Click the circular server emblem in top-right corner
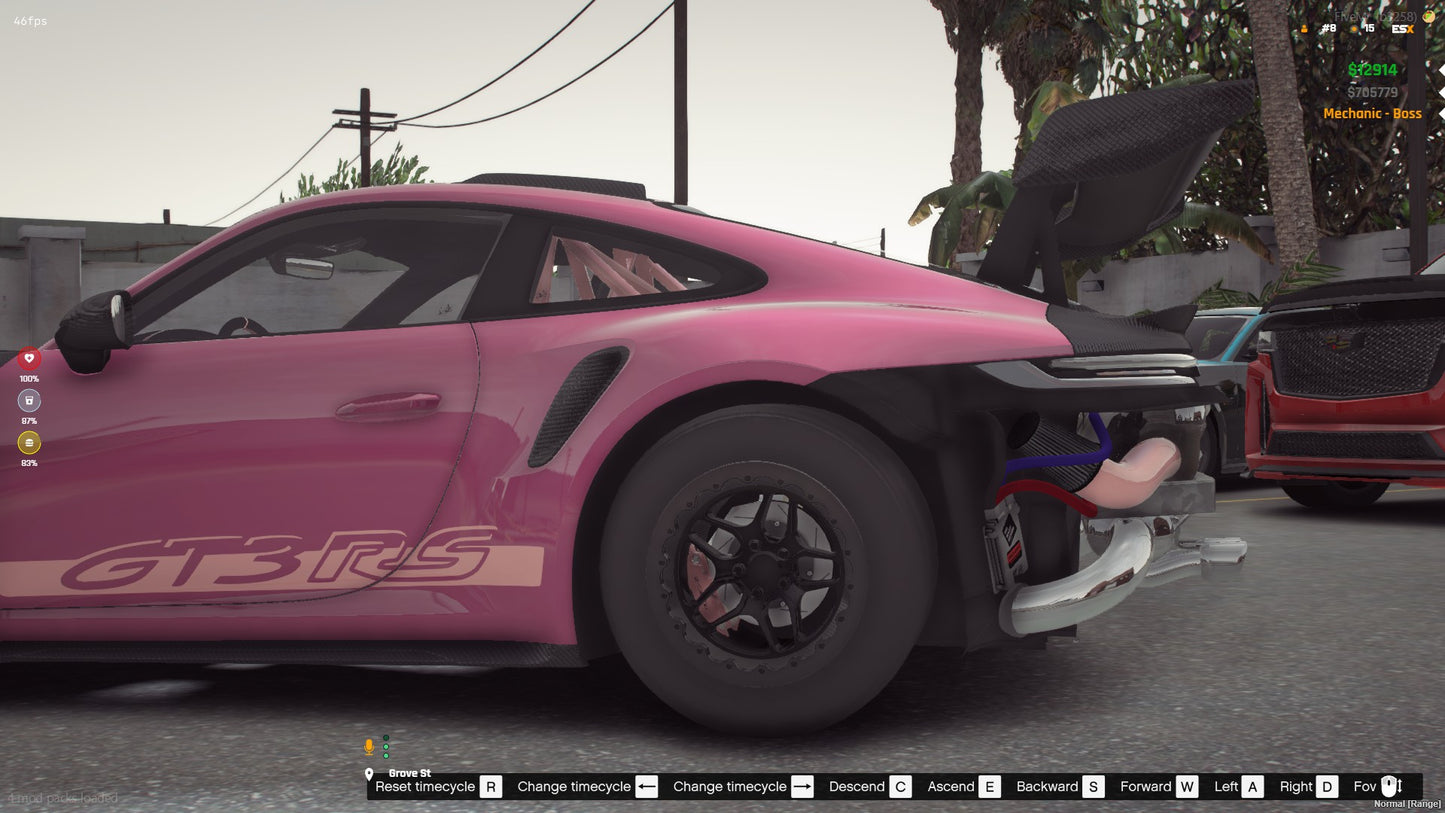Viewport: 1445px width, 813px height. (1428, 17)
